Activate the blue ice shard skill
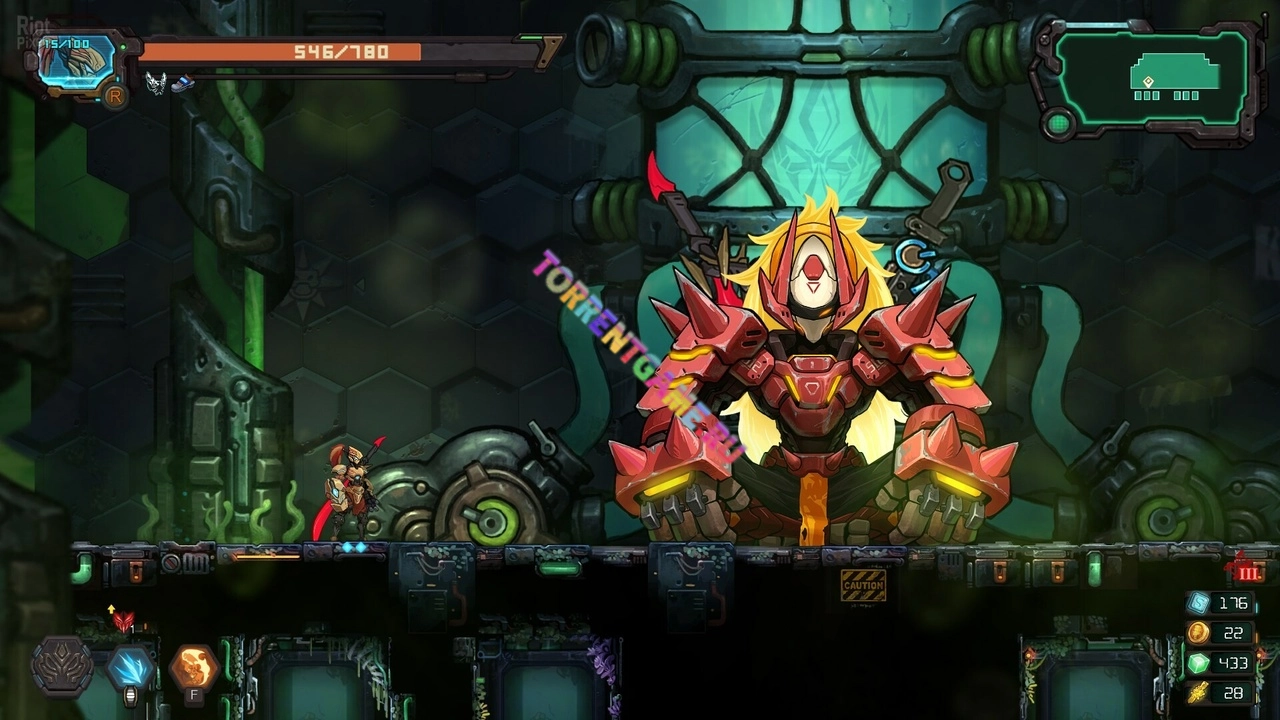1280x720 pixels. tap(130, 666)
